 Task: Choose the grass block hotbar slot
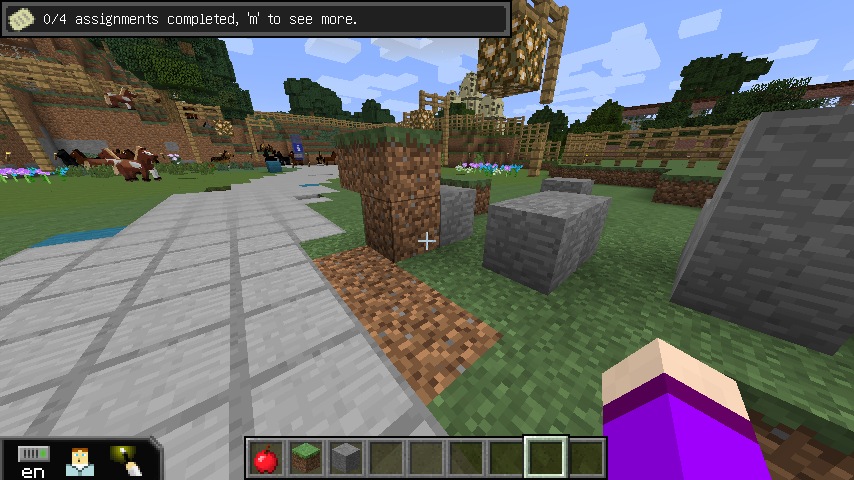pyautogui.click(x=305, y=458)
